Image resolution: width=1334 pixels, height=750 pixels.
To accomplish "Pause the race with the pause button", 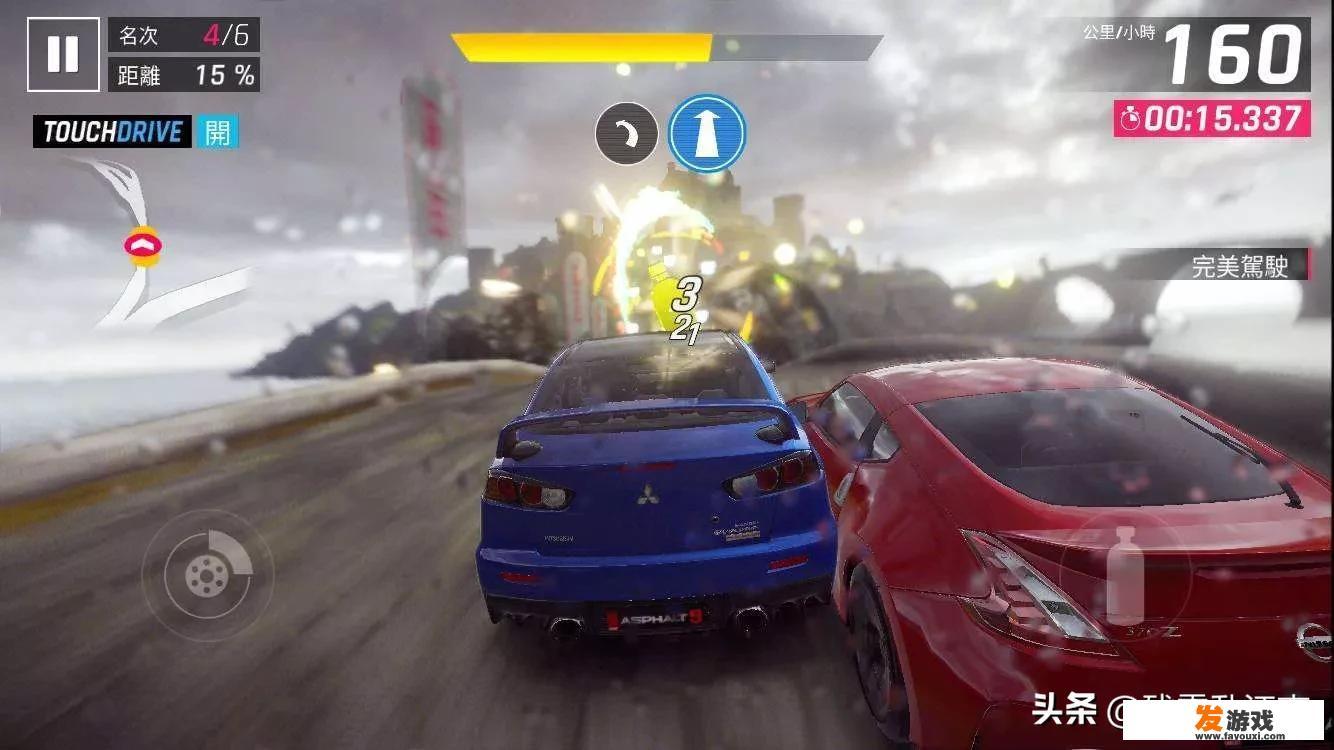I will tap(63, 54).
